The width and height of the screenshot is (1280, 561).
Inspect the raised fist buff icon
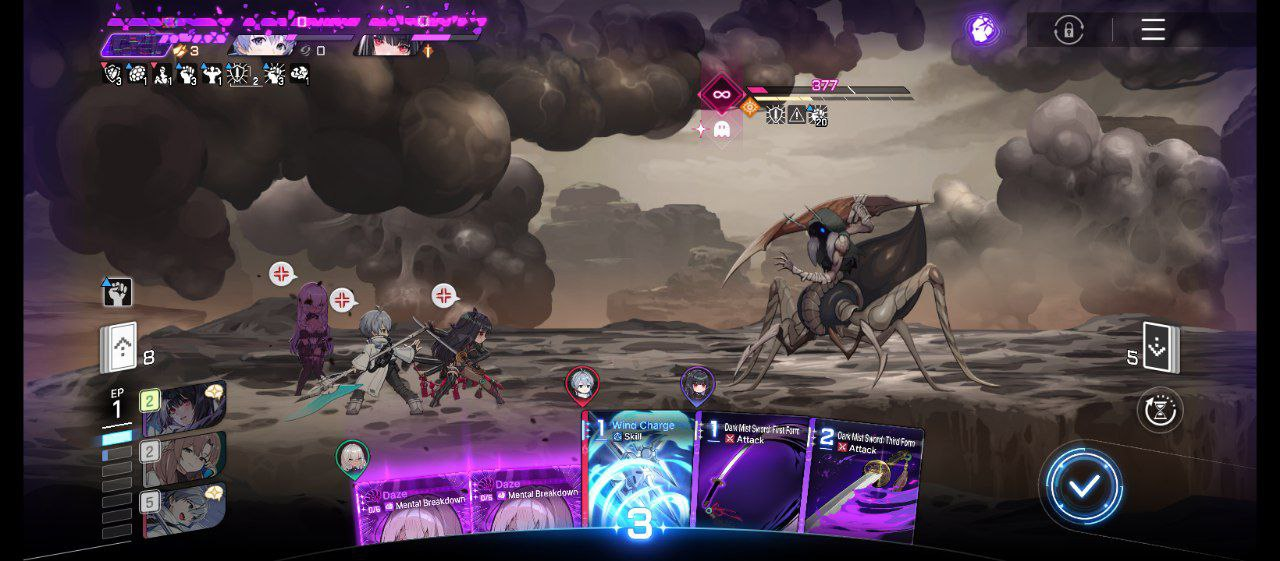tap(117, 292)
